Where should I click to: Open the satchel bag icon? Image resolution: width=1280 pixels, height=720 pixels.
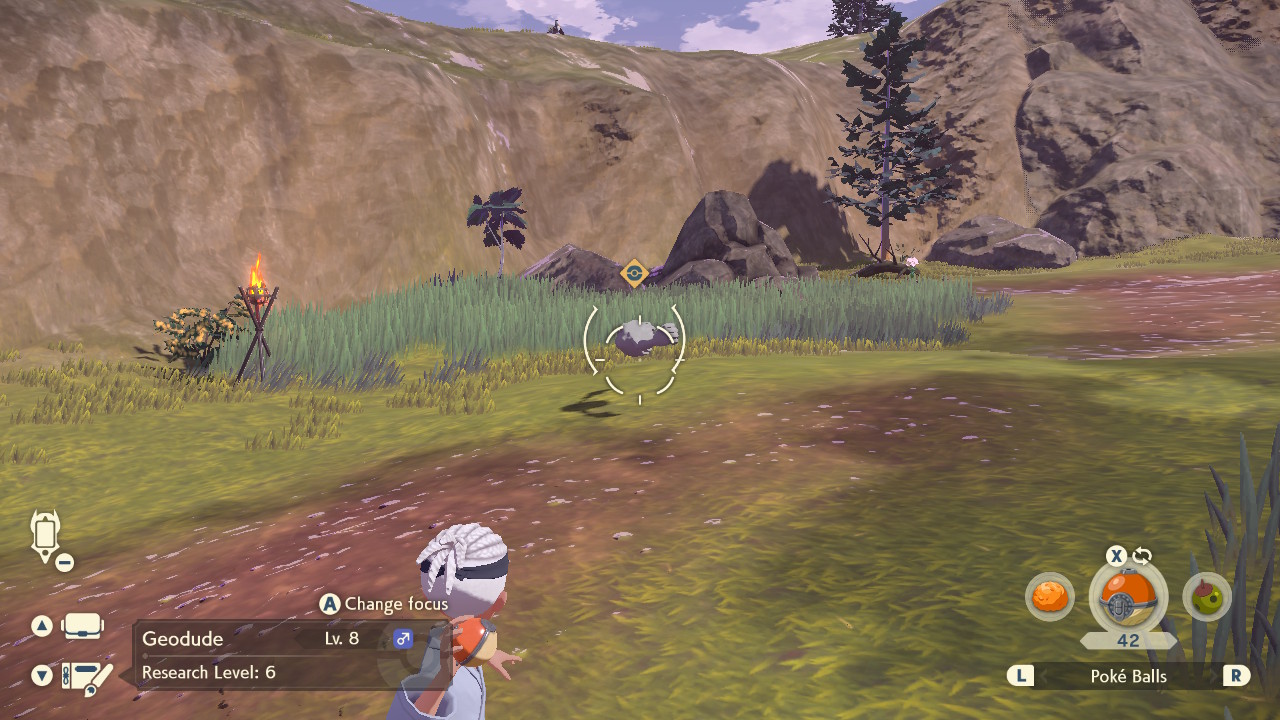(x=82, y=627)
